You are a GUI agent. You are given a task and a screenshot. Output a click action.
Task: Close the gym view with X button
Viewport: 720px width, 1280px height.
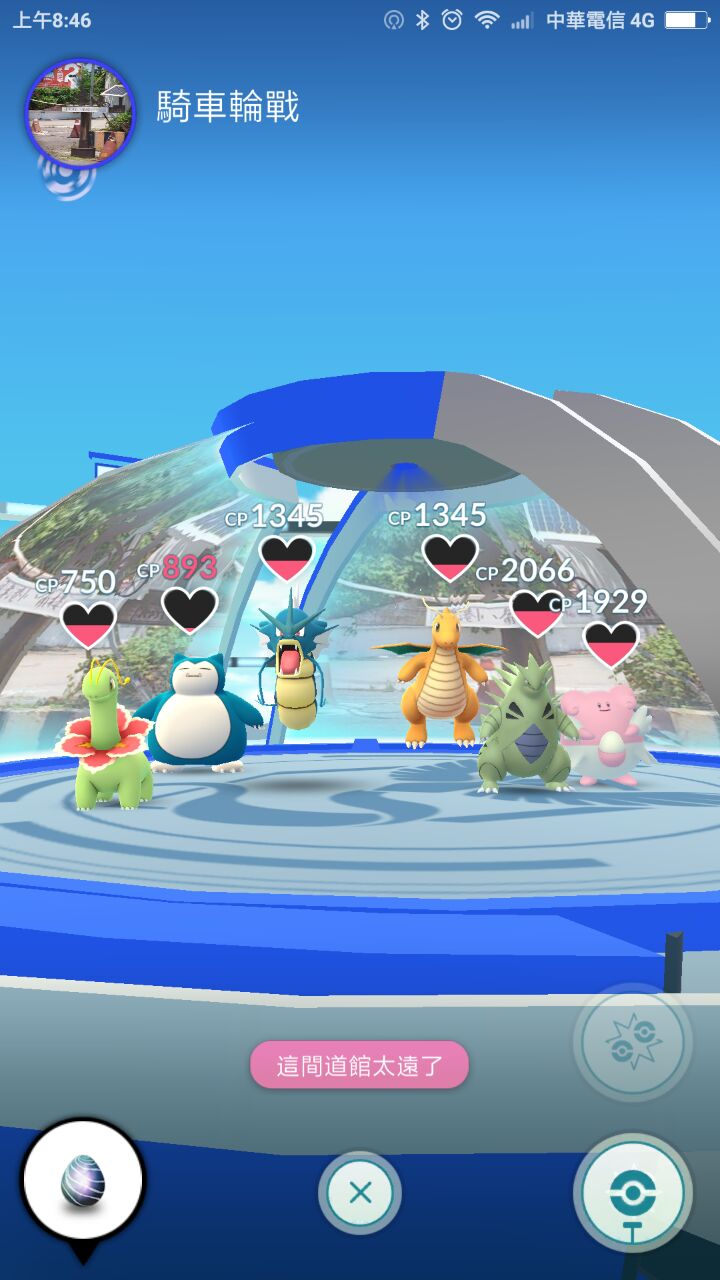pos(360,1192)
